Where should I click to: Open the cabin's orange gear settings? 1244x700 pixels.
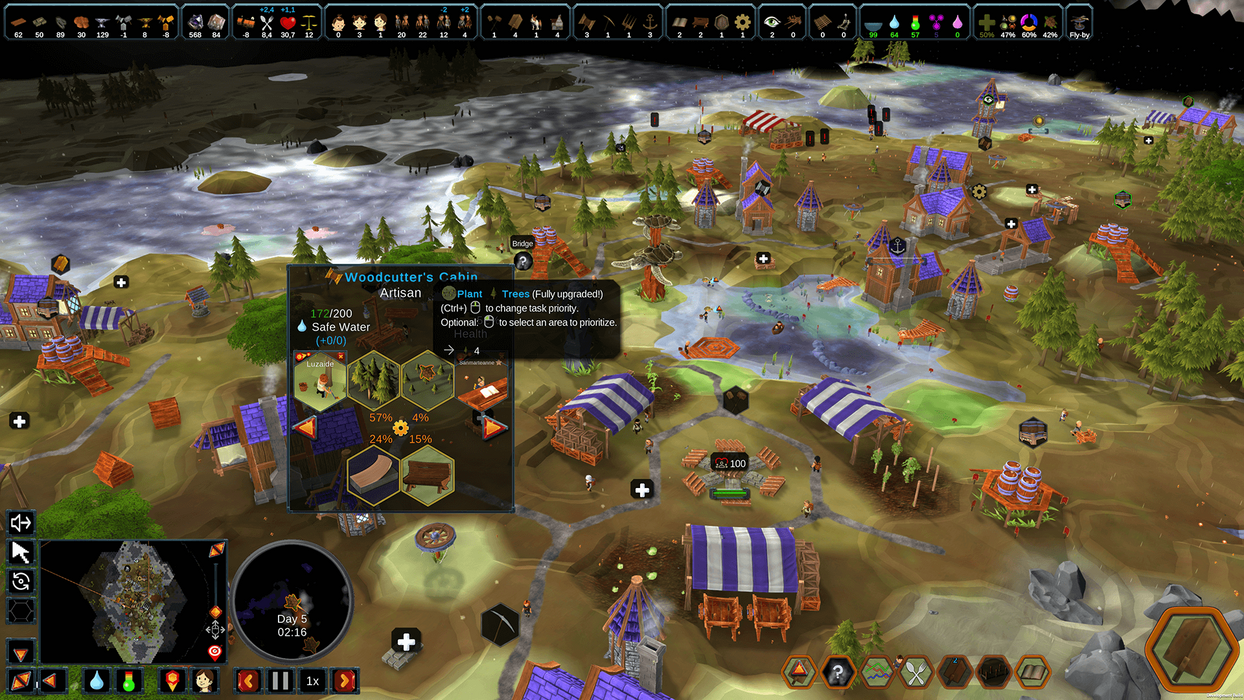coord(401,428)
